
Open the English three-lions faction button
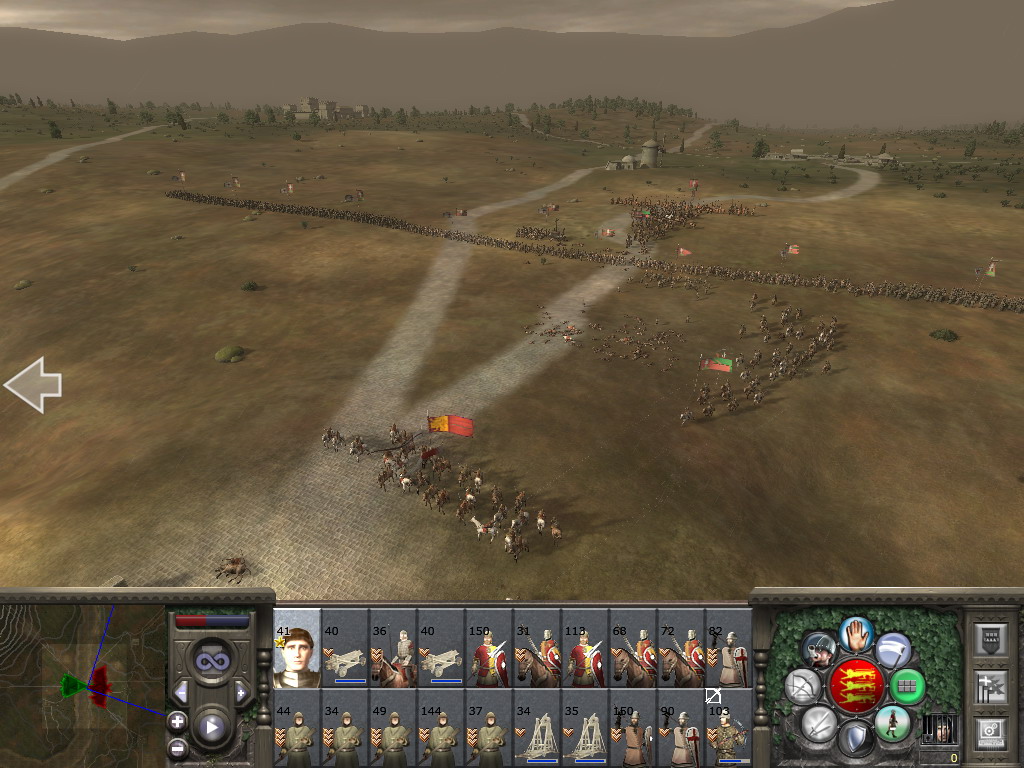[857, 686]
